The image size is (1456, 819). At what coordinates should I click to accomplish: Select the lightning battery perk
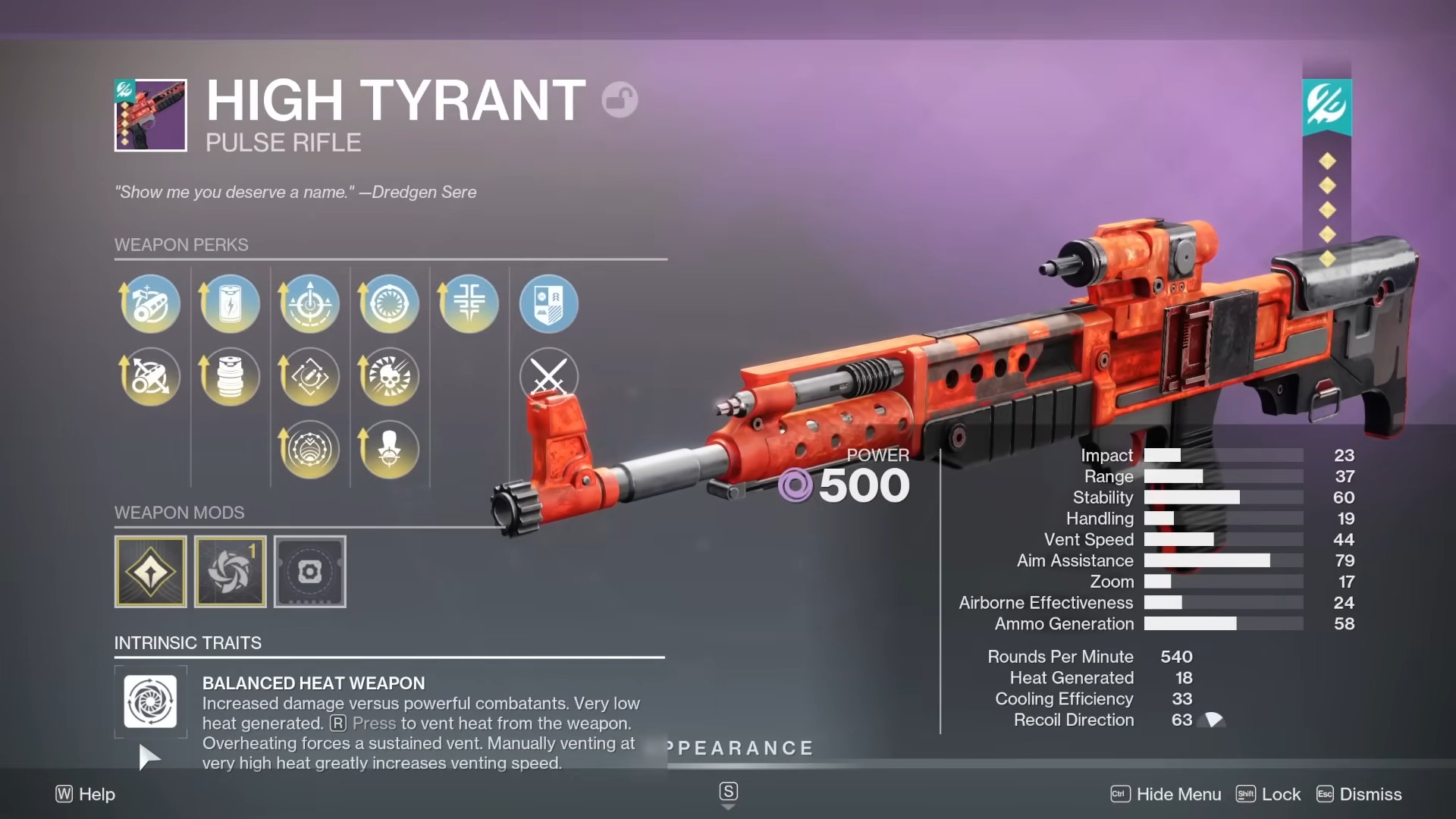pyautogui.click(x=230, y=304)
